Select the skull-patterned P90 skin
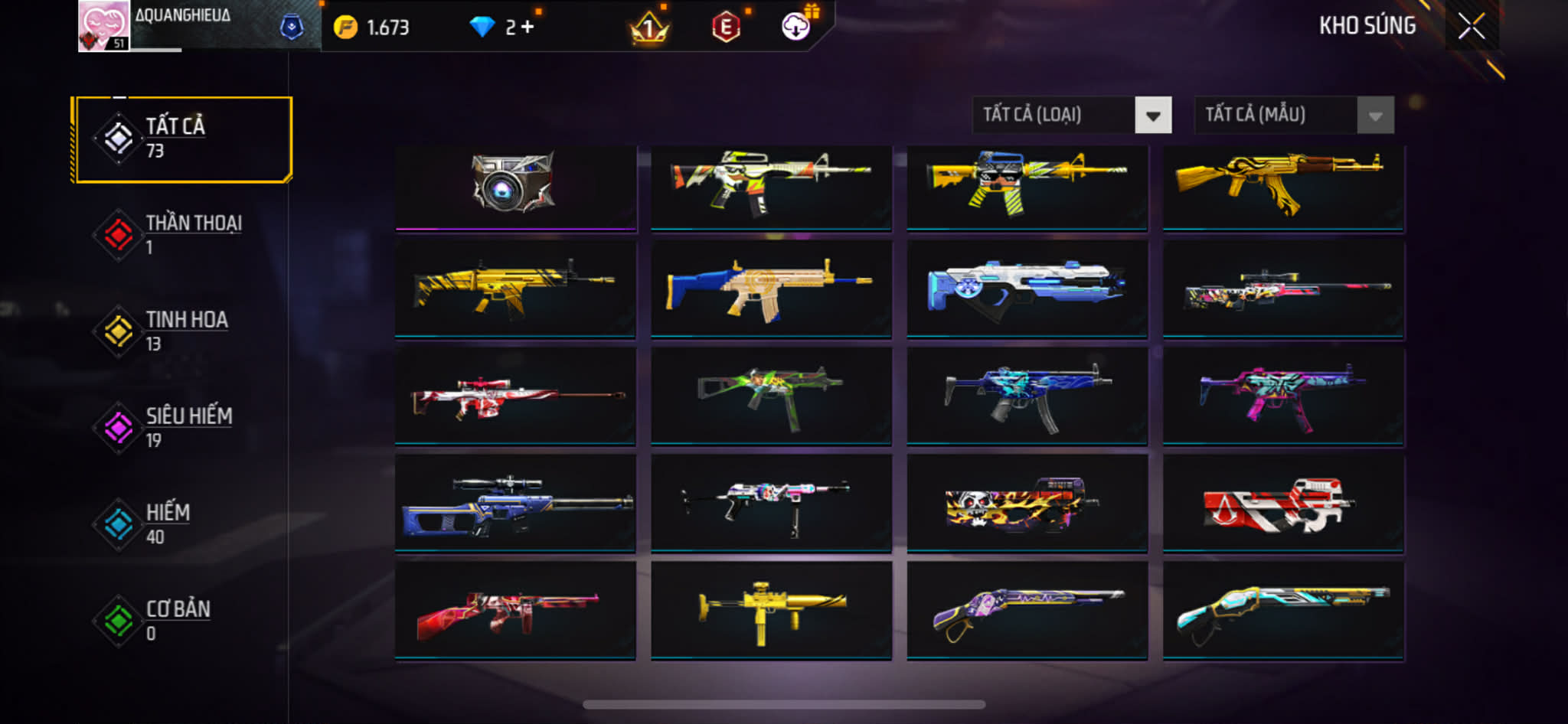The width and height of the screenshot is (1568, 724). pyautogui.click(x=1027, y=503)
